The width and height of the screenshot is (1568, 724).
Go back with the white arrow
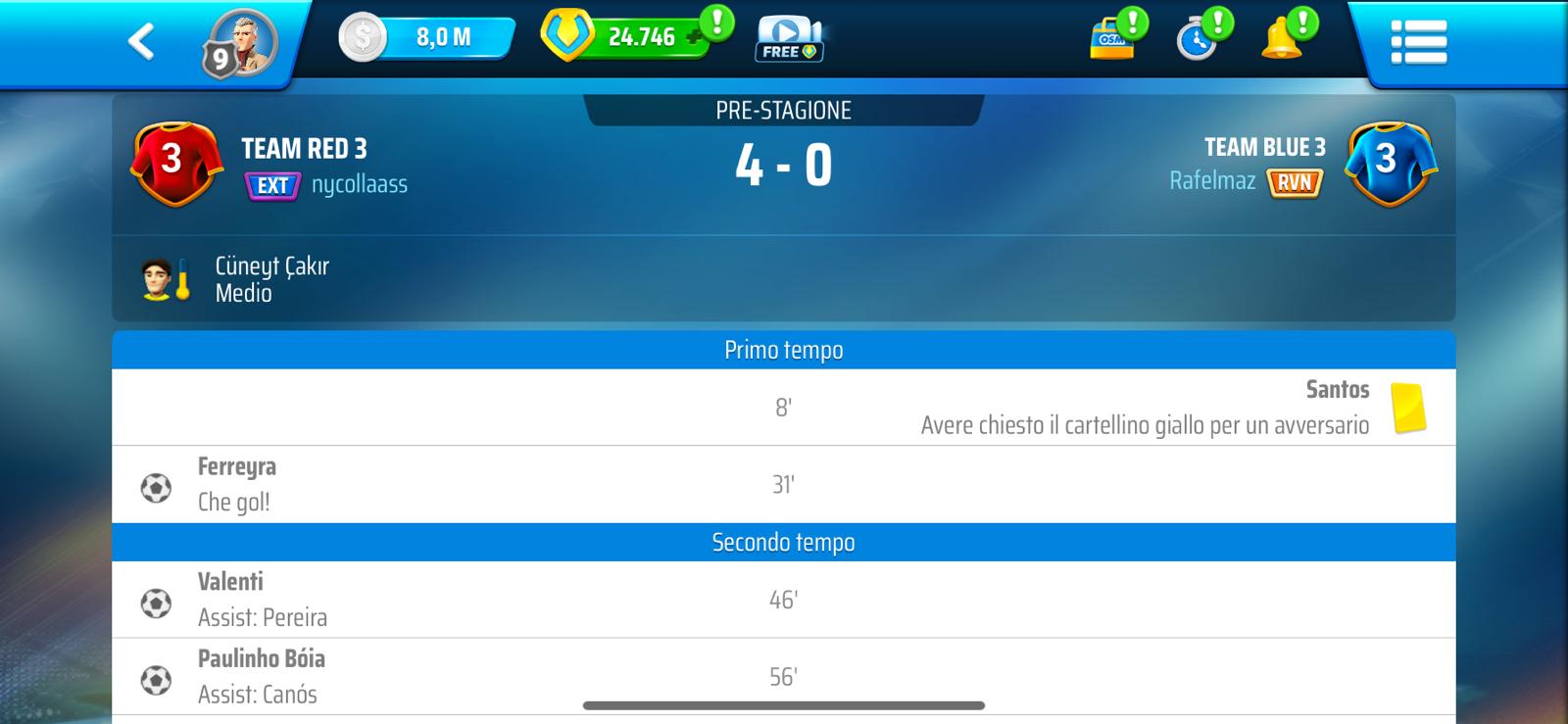pyautogui.click(x=141, y=41)
